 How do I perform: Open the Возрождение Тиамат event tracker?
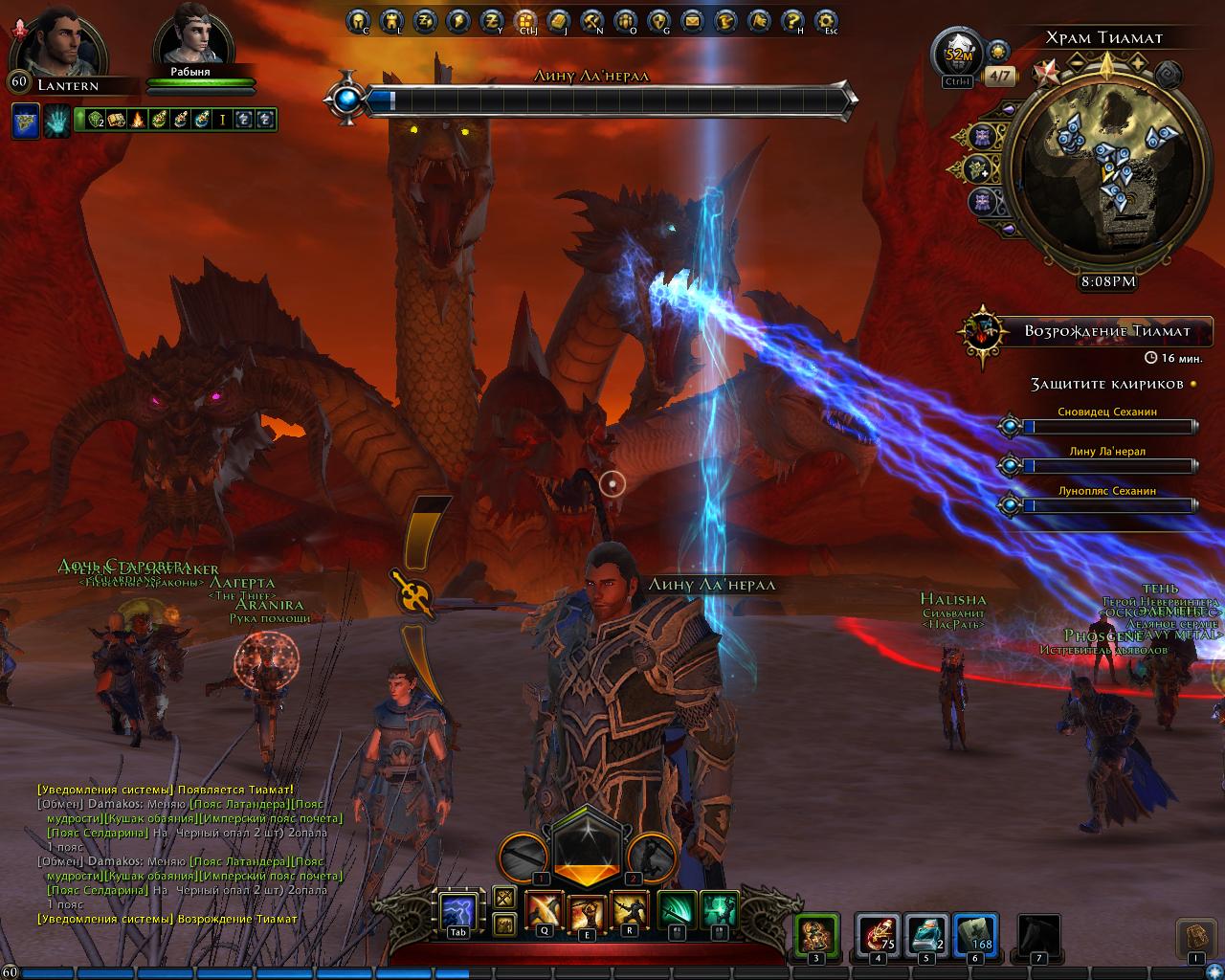(1086, 331)
